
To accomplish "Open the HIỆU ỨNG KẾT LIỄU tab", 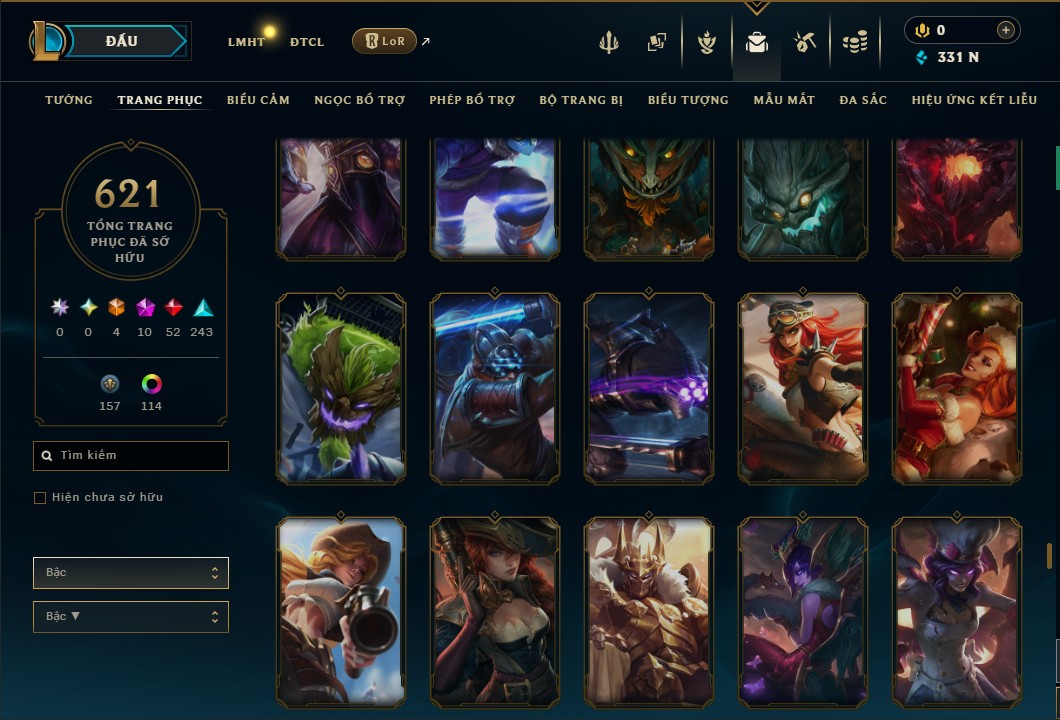I will [974, 100].
